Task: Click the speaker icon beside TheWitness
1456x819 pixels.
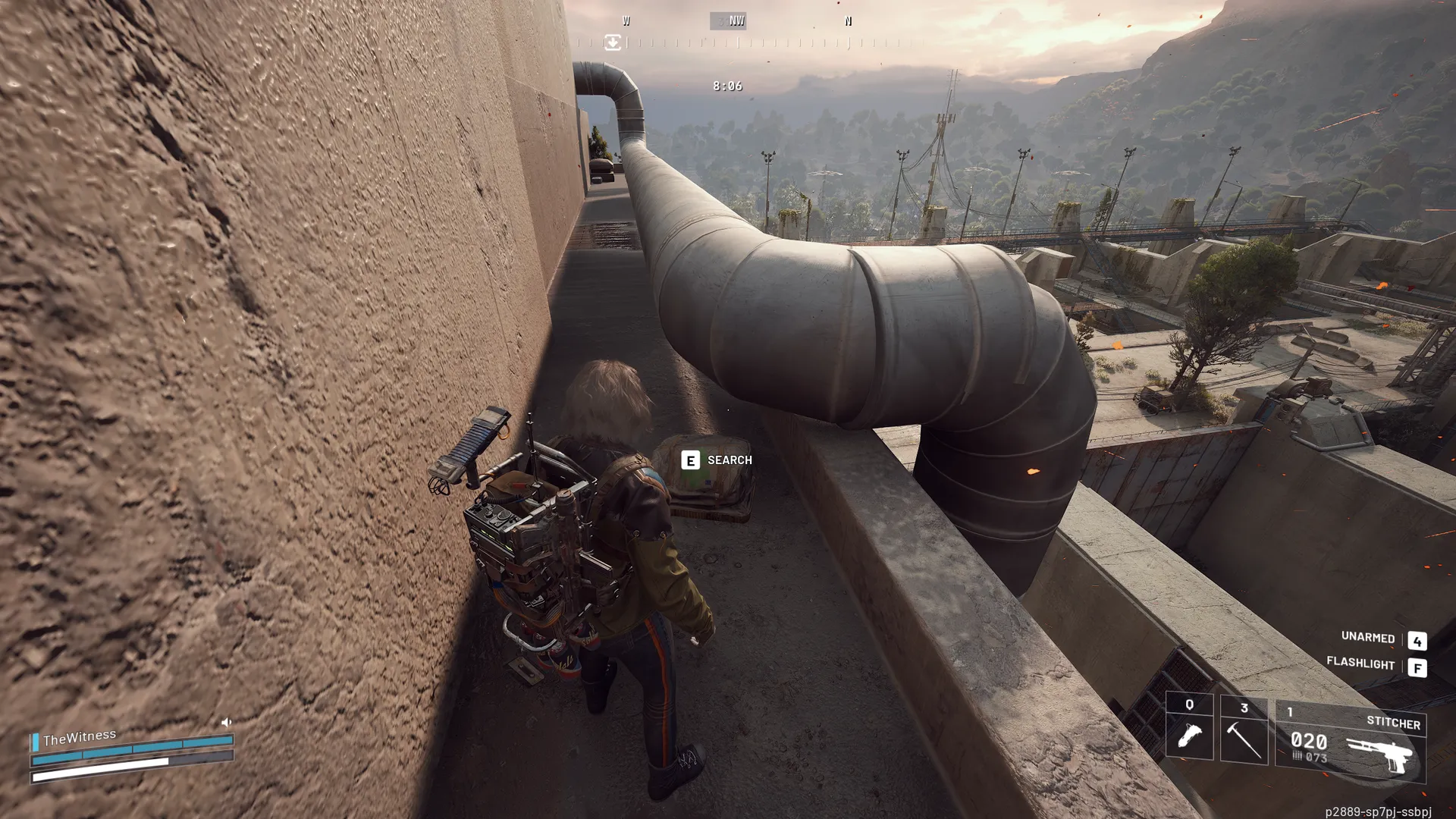Action: pyautogui.click(x=226, y=722)
